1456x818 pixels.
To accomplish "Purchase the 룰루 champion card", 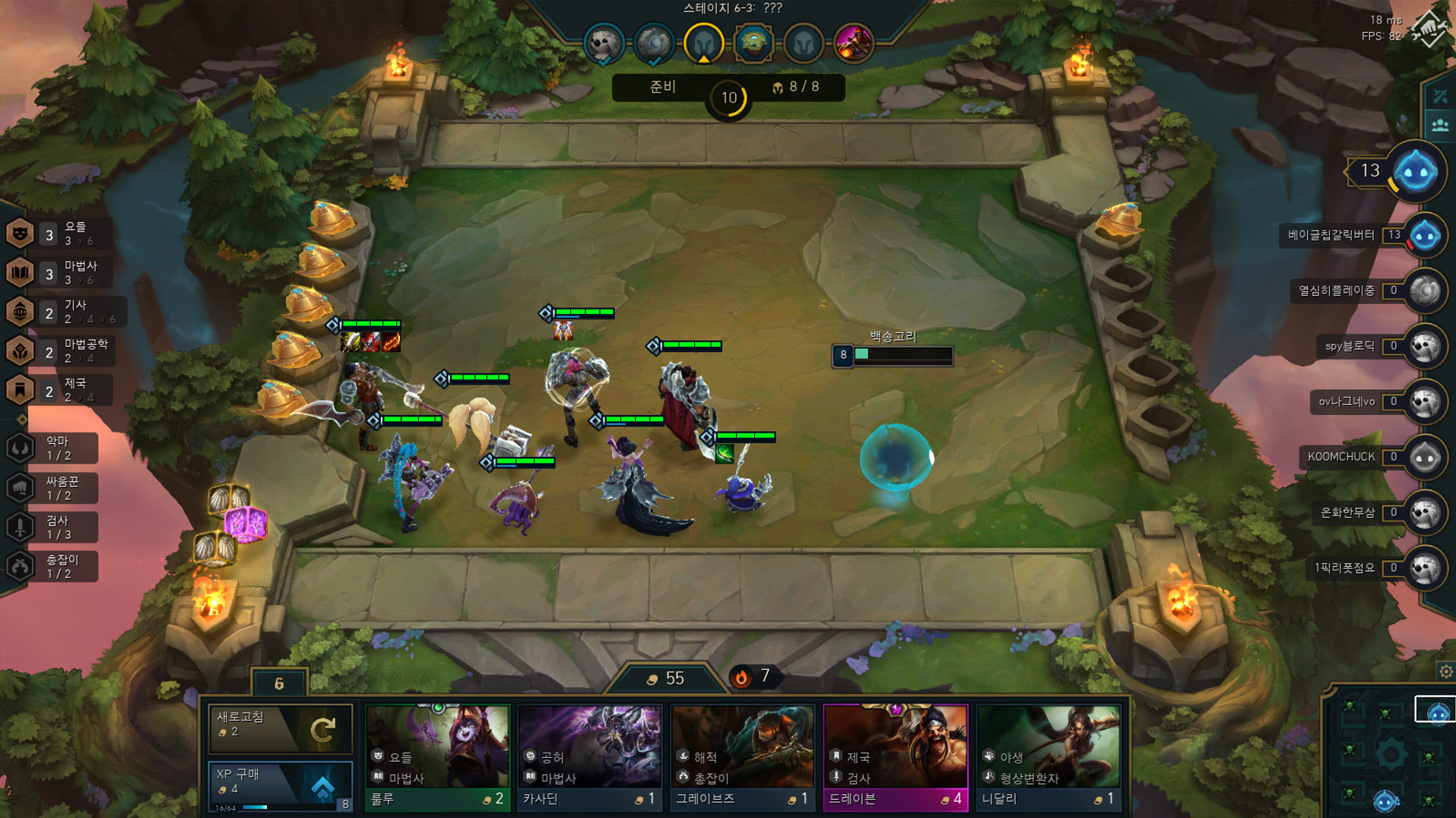I will (436, 756).
